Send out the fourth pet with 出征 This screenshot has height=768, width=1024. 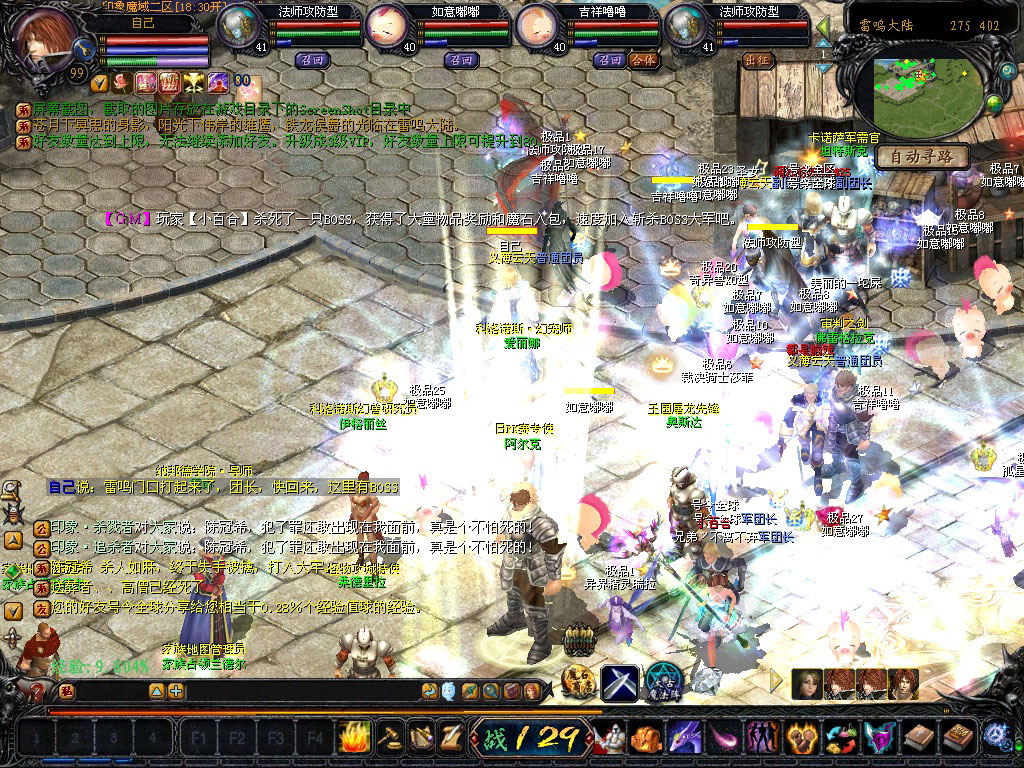(759, 60)
